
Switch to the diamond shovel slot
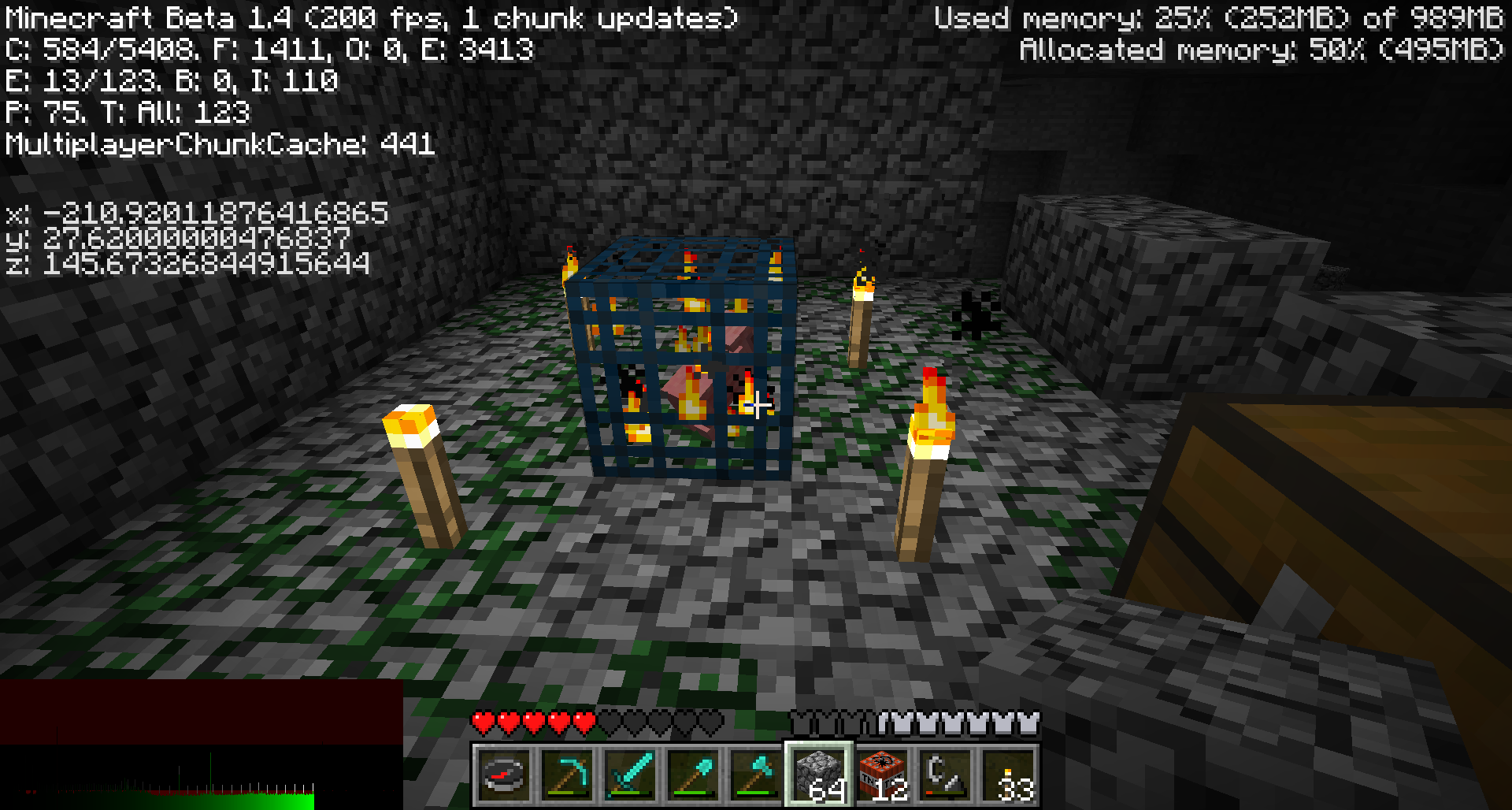[693, 775]
